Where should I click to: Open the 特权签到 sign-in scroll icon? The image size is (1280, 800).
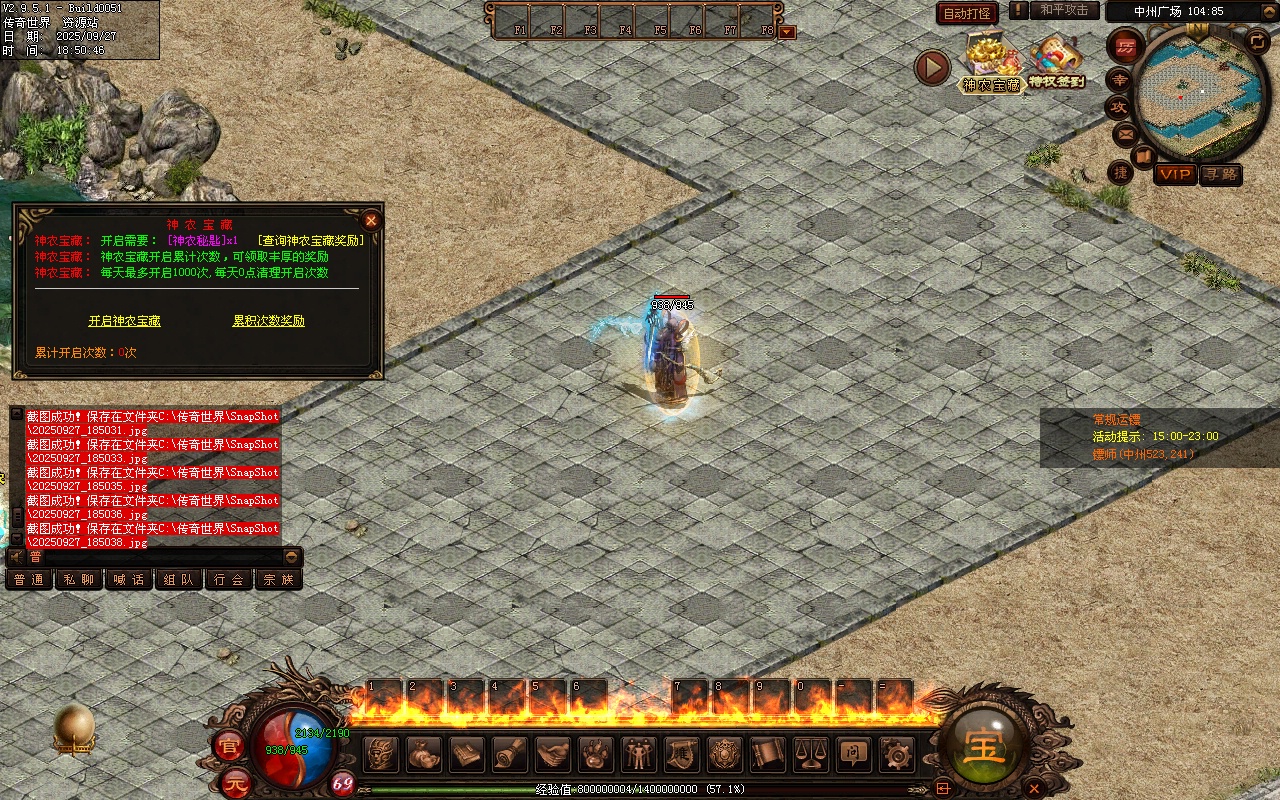[x=1057, y=62]
